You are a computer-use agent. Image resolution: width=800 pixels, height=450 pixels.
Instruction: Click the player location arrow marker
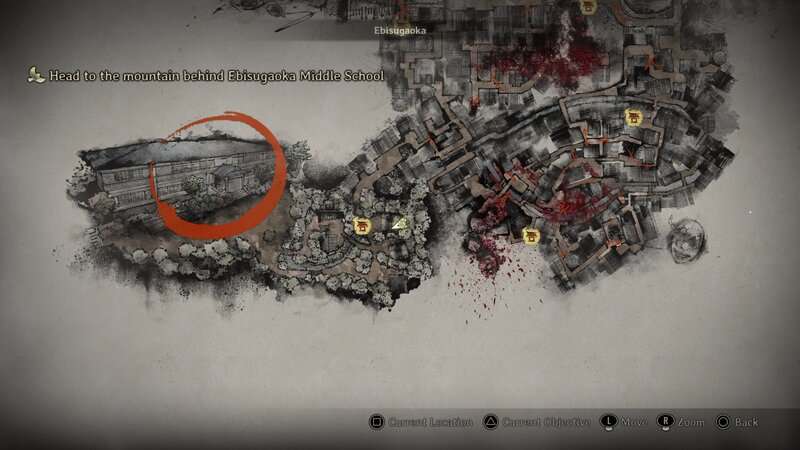coord(400,225)
